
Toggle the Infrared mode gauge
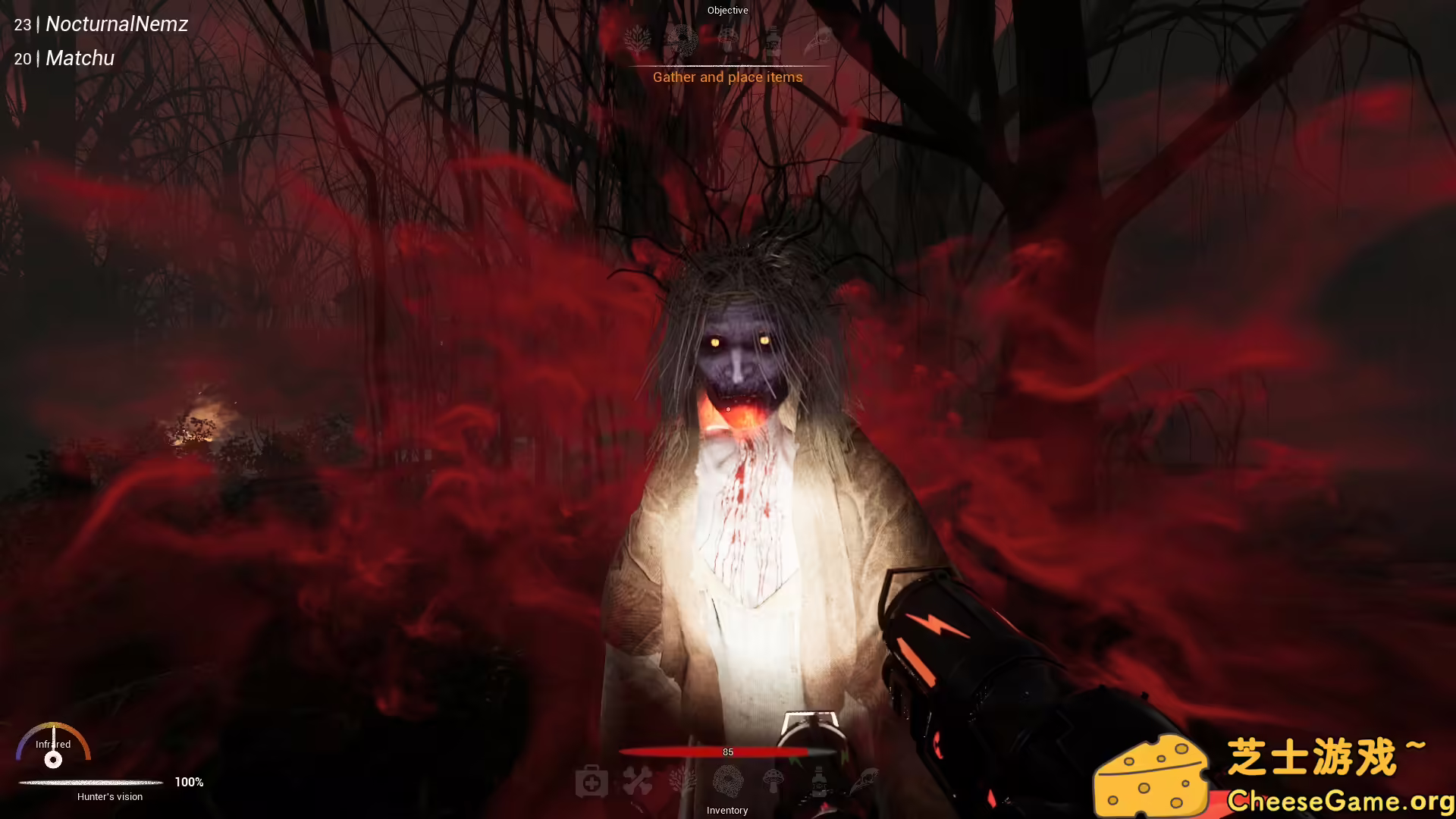point(53,755)
